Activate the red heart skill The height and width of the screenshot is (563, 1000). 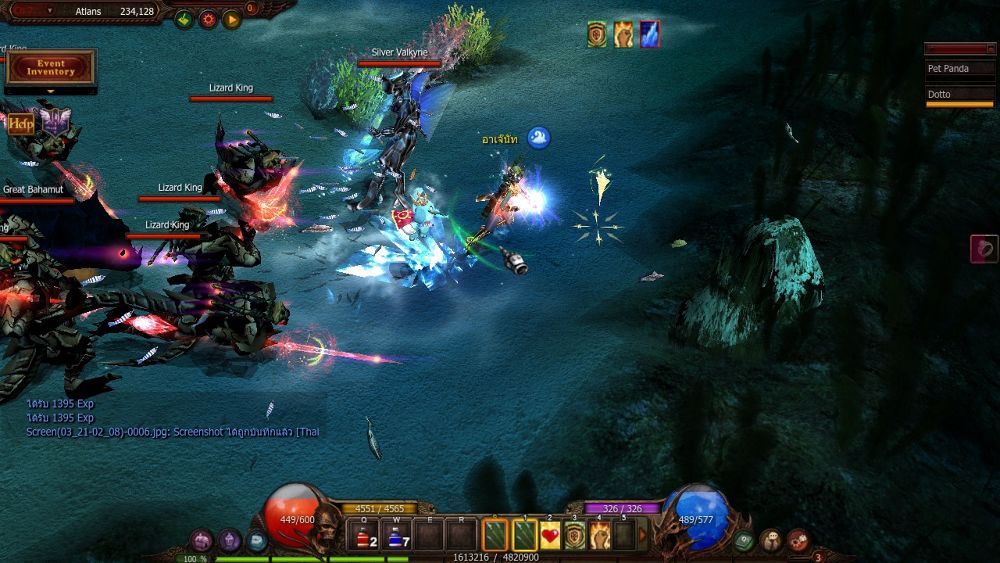[550, 536]
